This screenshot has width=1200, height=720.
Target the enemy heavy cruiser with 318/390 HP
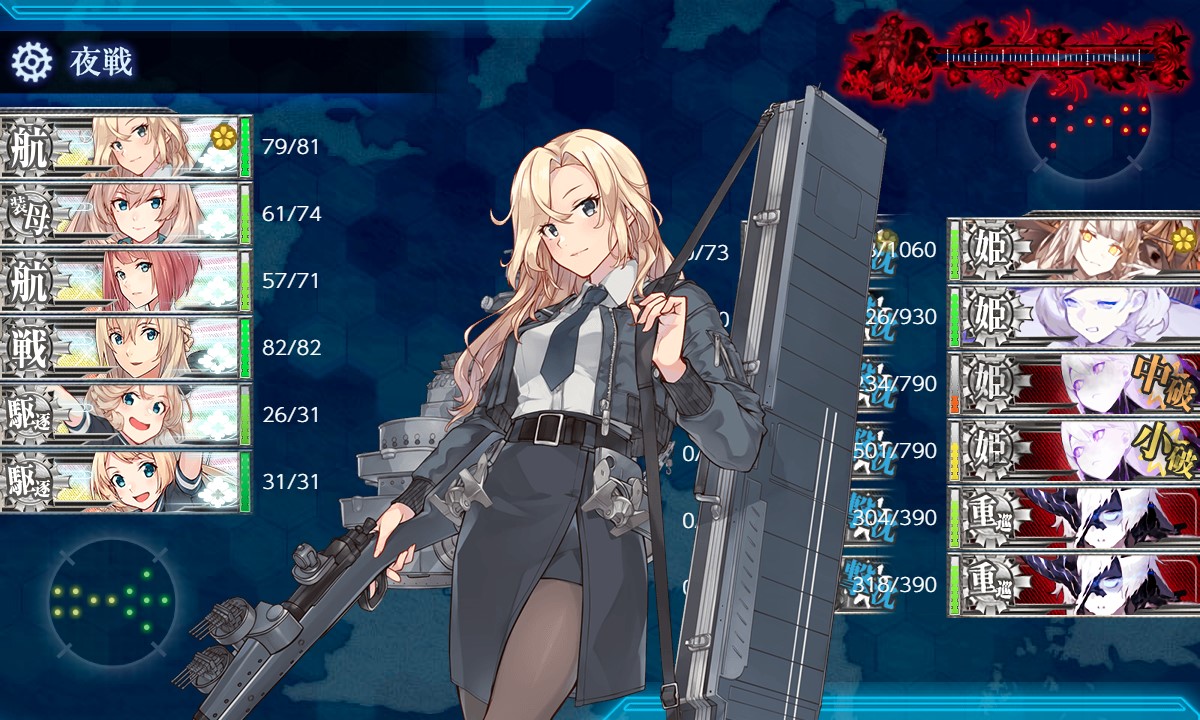click(1075, 584)
